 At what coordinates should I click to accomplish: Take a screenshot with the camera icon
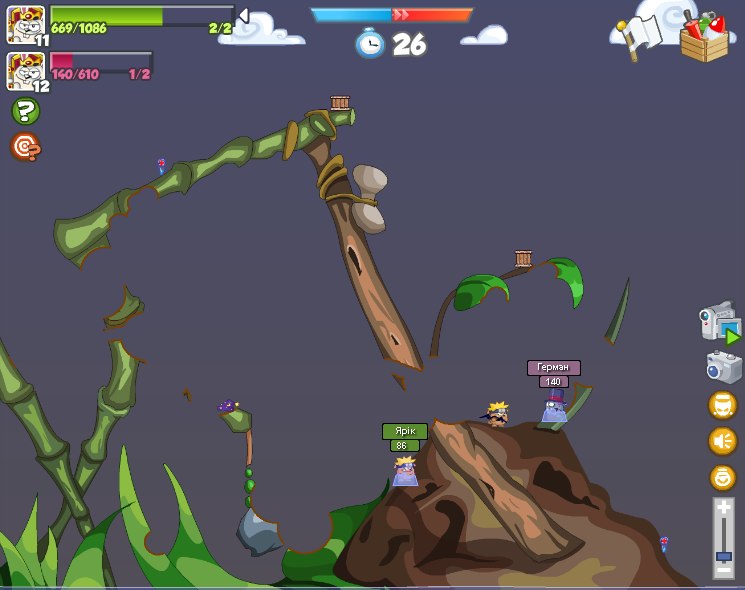pos(723,367)
